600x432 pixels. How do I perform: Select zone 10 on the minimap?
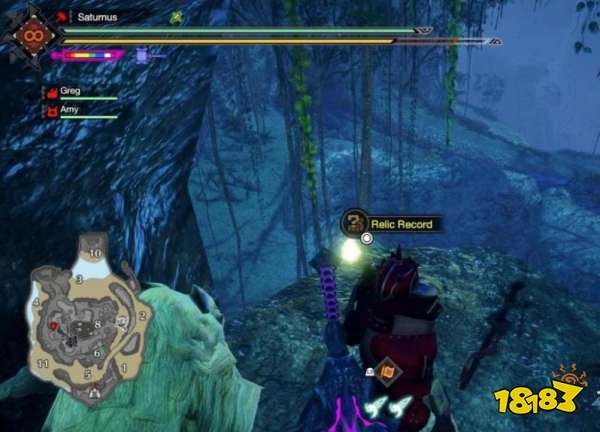click(96, 255)
